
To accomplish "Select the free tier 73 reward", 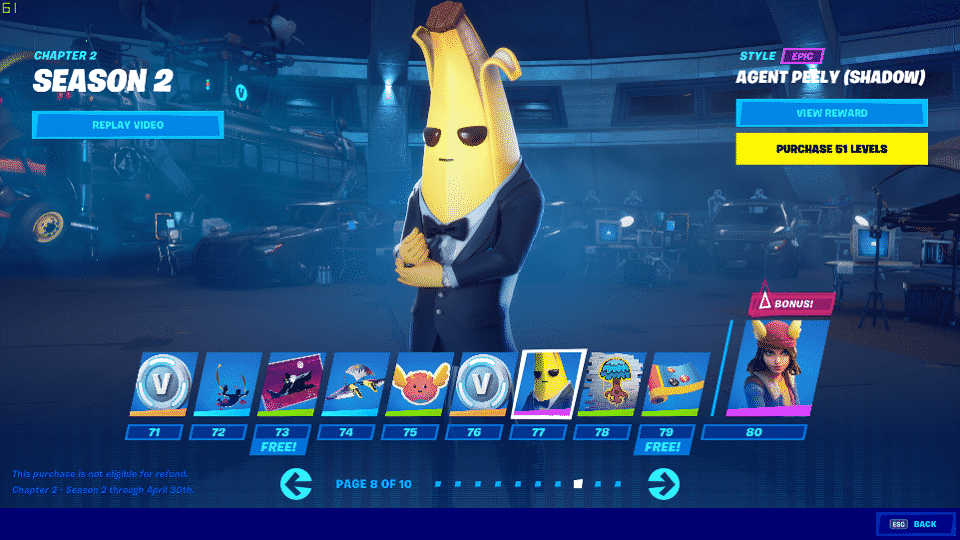I will pyautogui.click(x=290, y=383).
